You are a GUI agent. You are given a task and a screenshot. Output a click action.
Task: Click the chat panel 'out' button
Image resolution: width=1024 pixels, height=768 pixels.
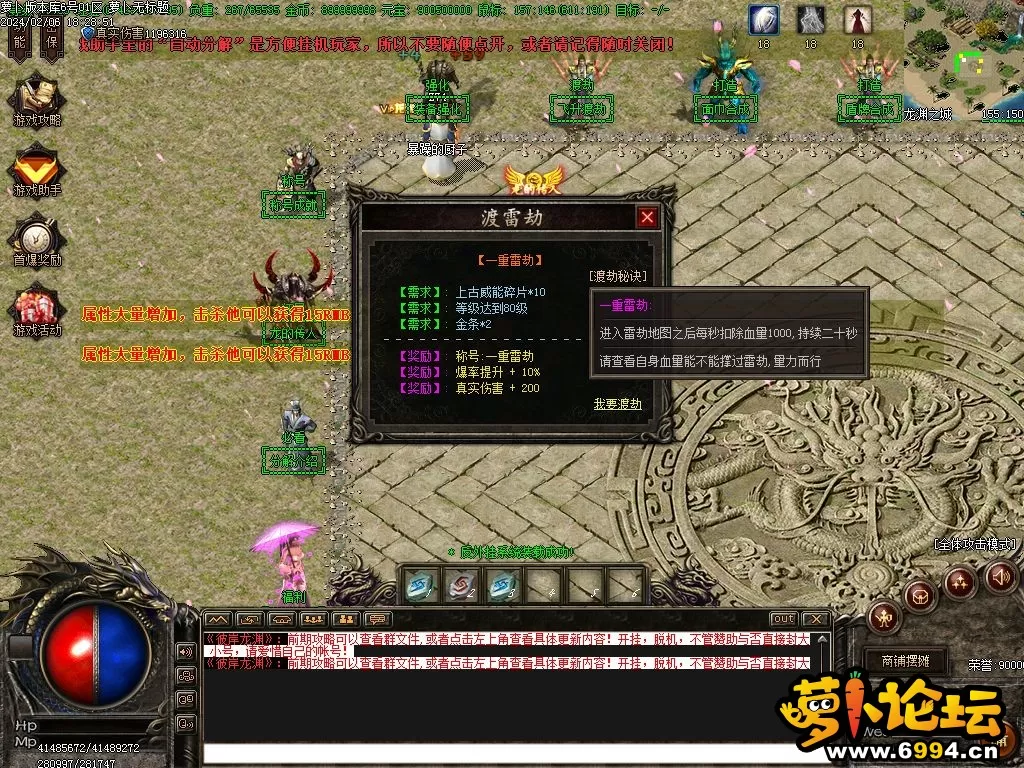pyautogui.click(x=784, y=619)
